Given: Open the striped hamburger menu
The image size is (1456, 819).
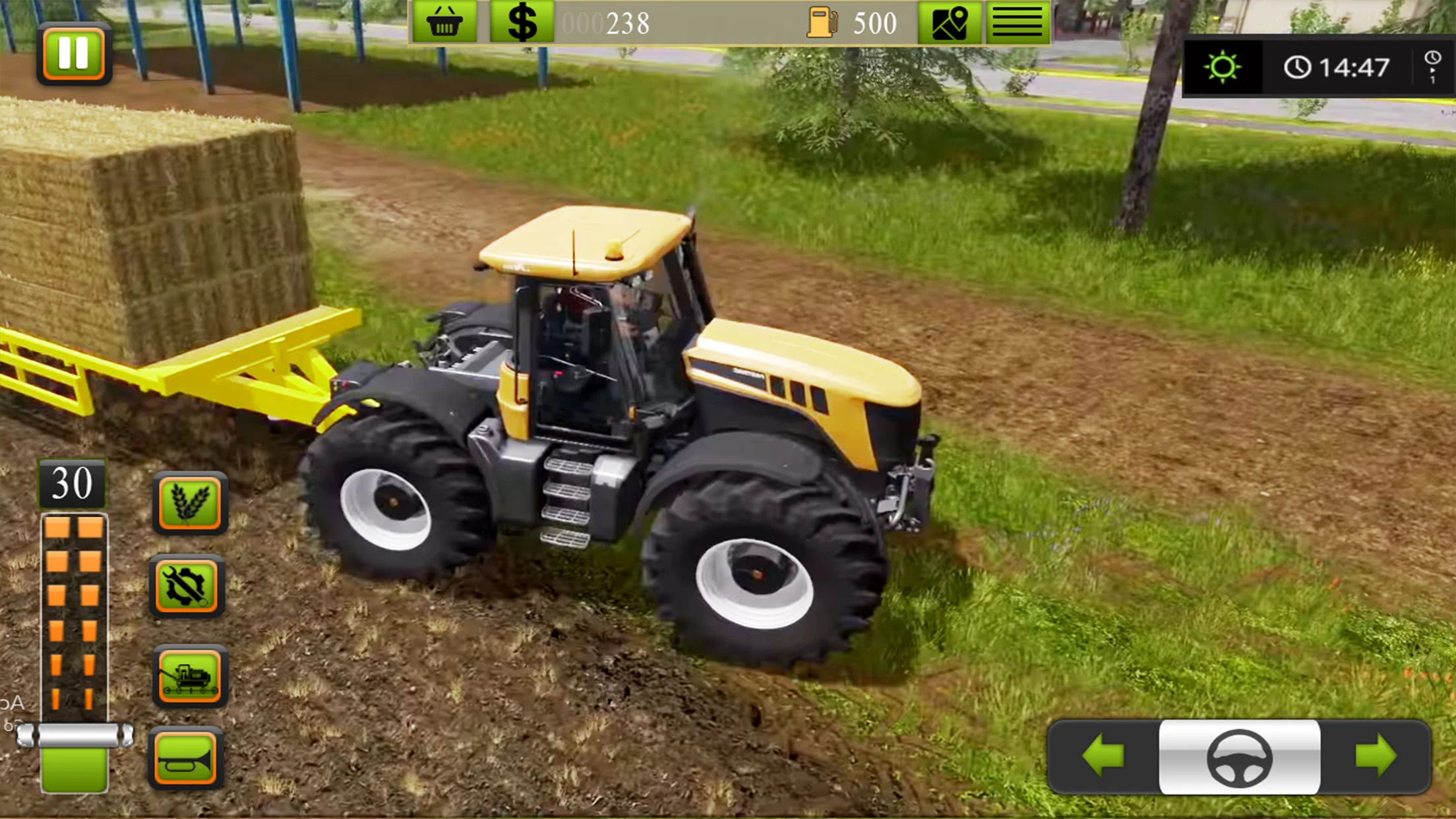Looking at the screenshot, I should point(1017,22).
